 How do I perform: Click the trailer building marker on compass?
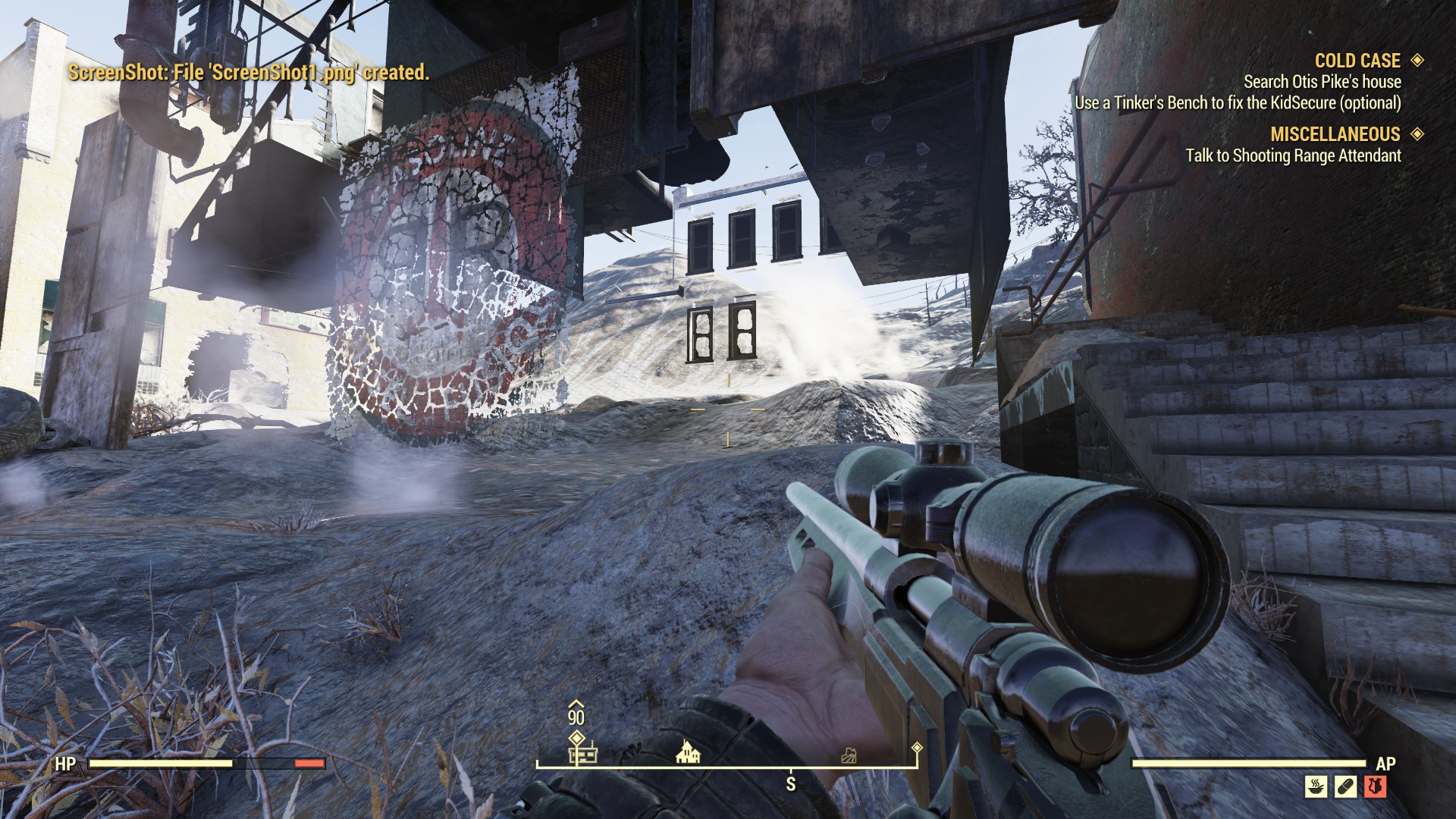[x=582, y=755]
